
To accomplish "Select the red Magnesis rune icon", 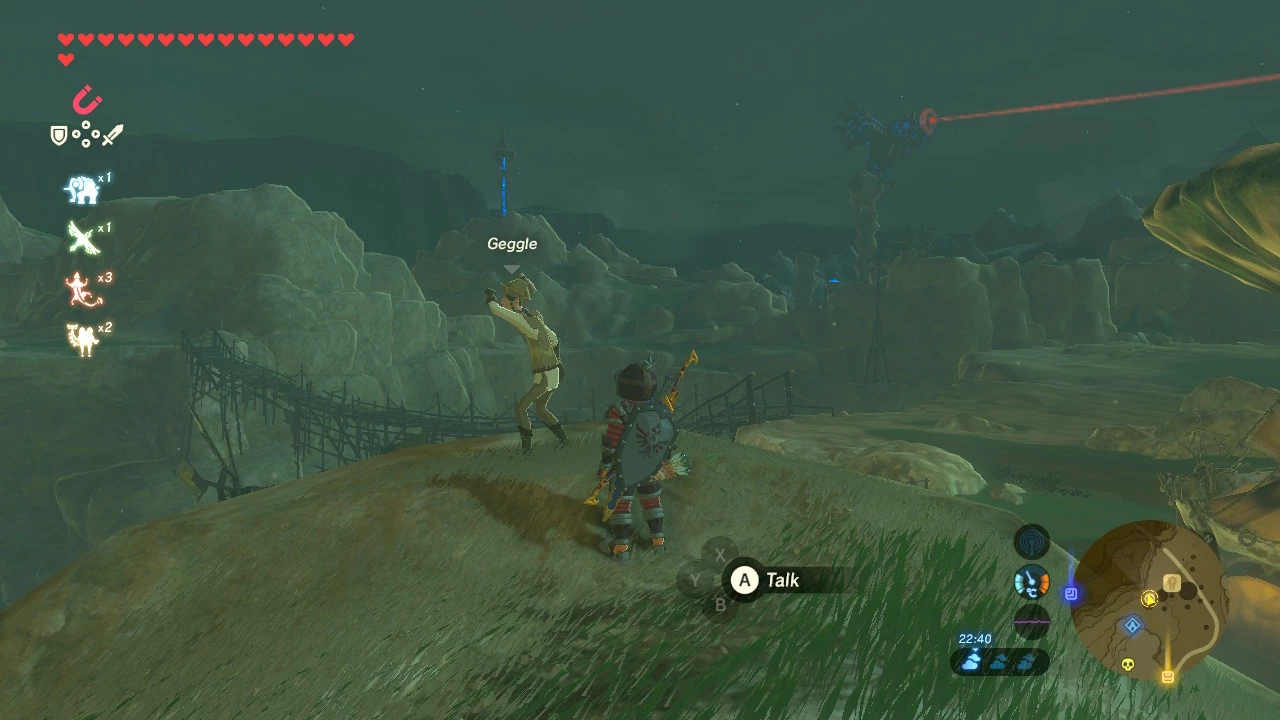I will pos(87,100).
